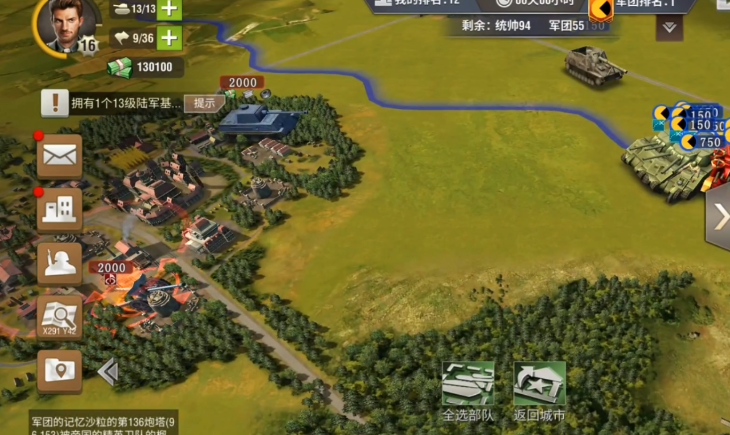Viewport: 730px width, 435px height.
Task: Click the 提示 hint button
Action: coord(204,102)
